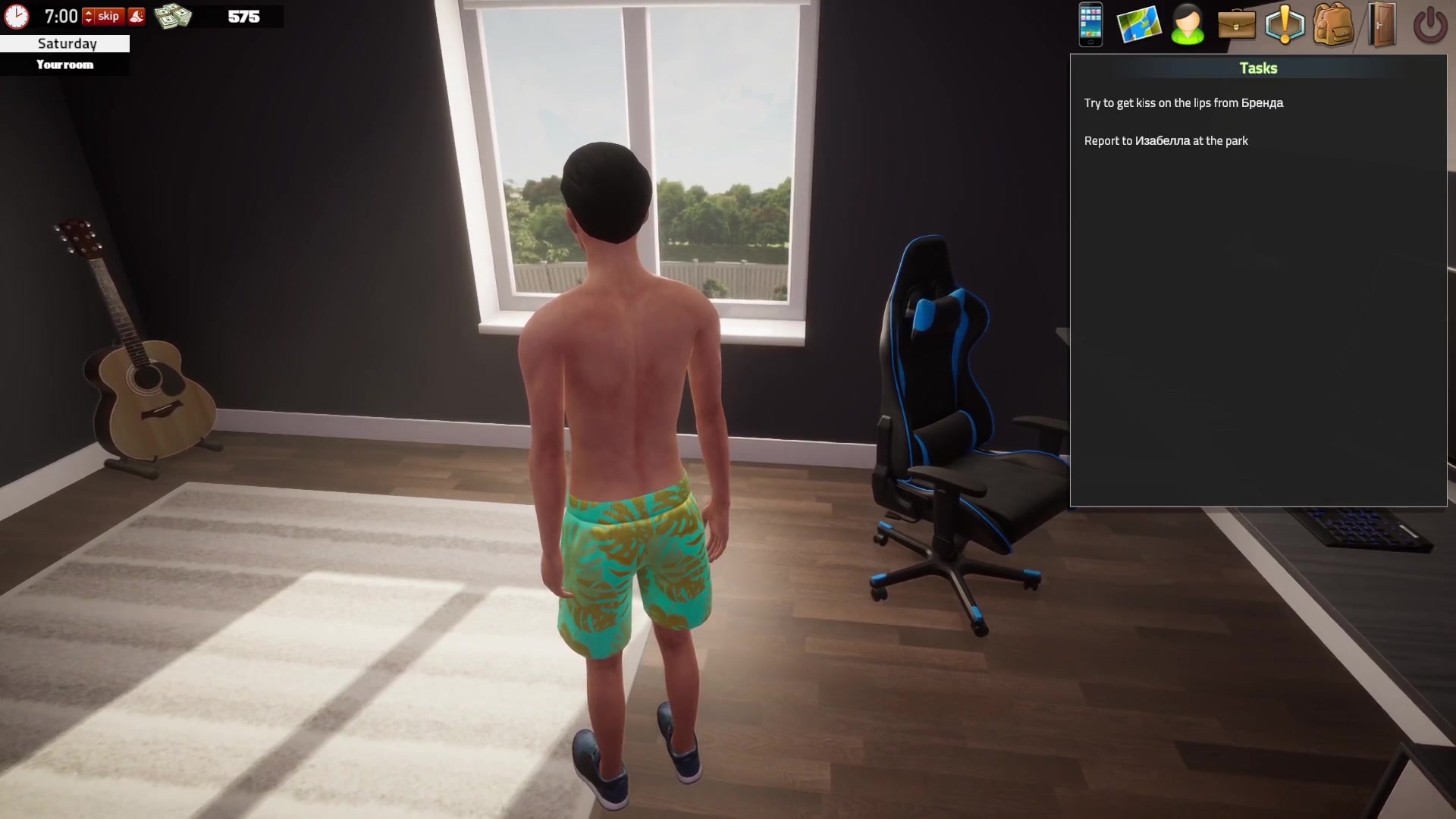The height and width of the screenshot is (819, 1456).
Task: Click the down arrow on the time stepper
Action: [88, 20]
